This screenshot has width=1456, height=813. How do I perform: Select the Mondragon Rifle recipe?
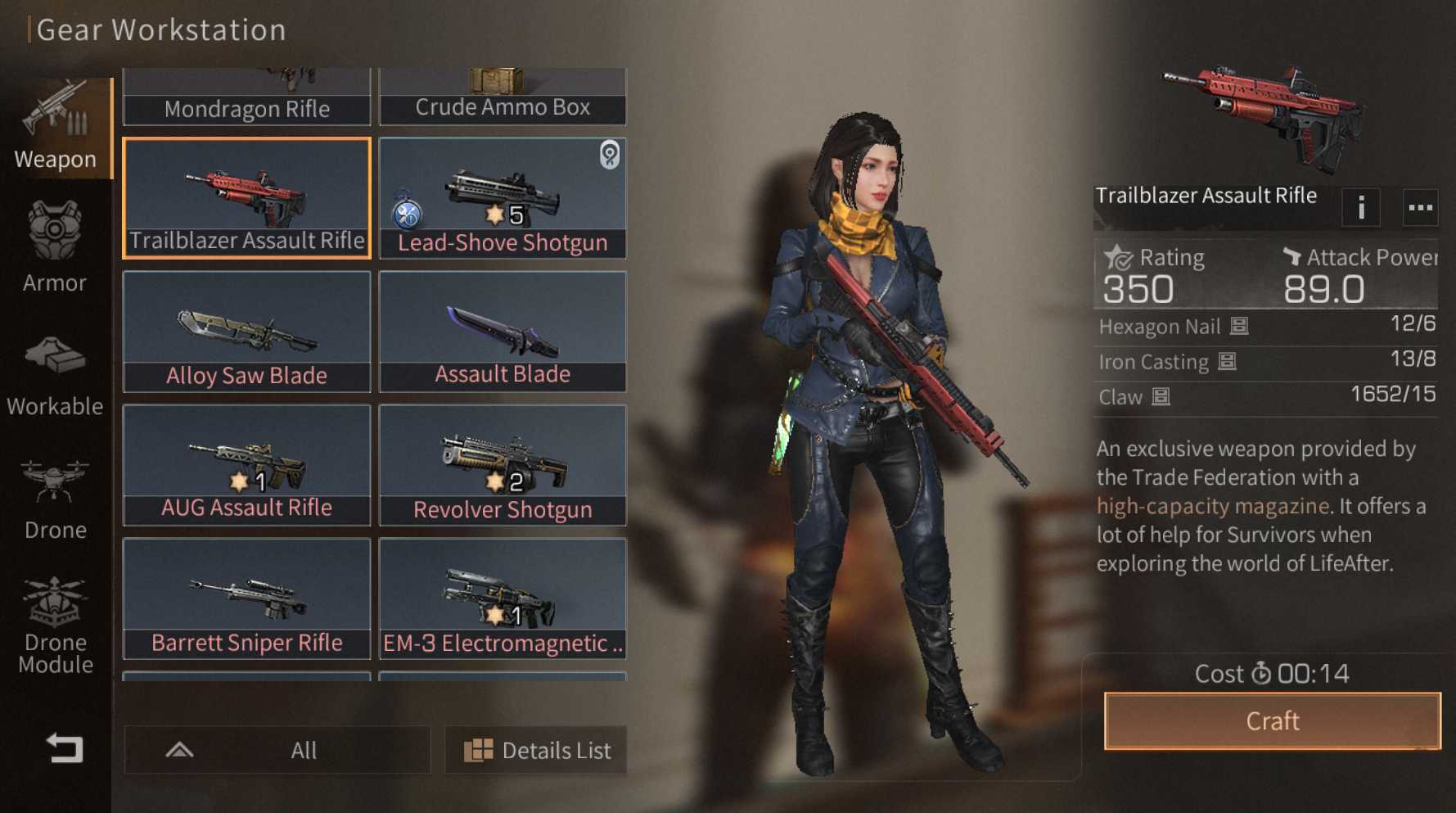click(x=246, y=98)
